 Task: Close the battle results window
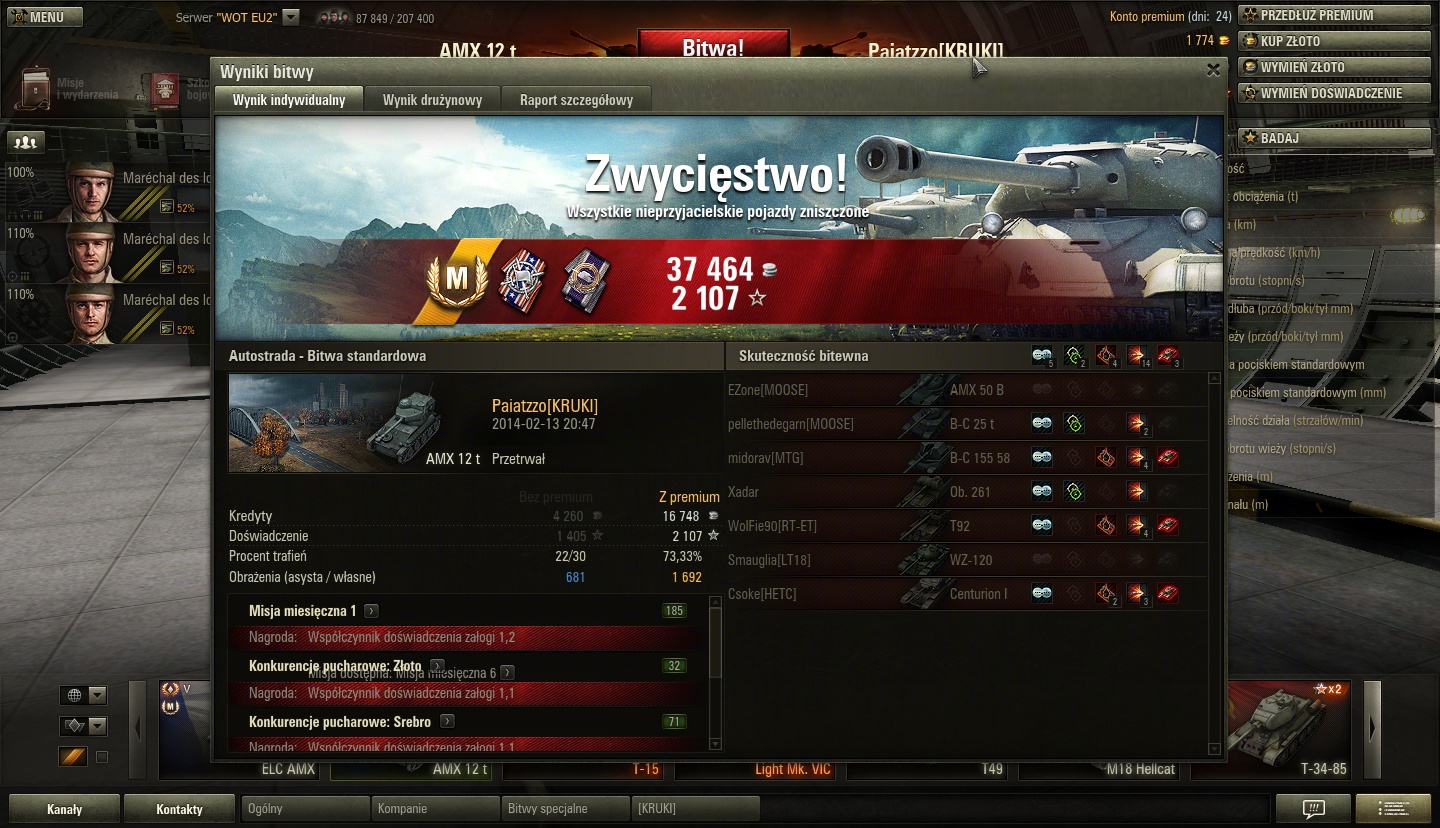point(1212,70)
